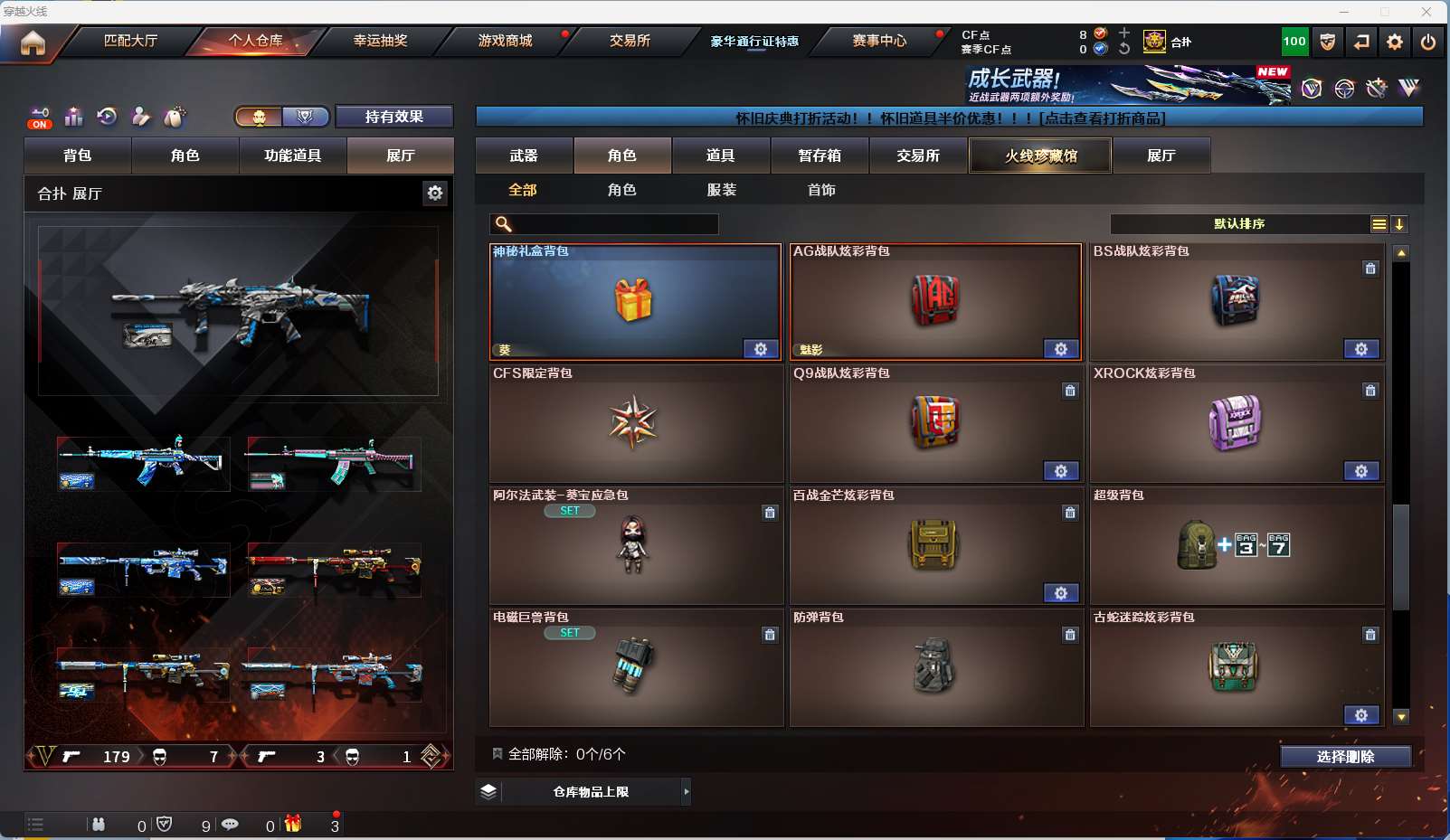The width and height of the screenshot is (1450, 840).
Task: Select the XROCK炫彩背包 item
Action: [1236, 423]
